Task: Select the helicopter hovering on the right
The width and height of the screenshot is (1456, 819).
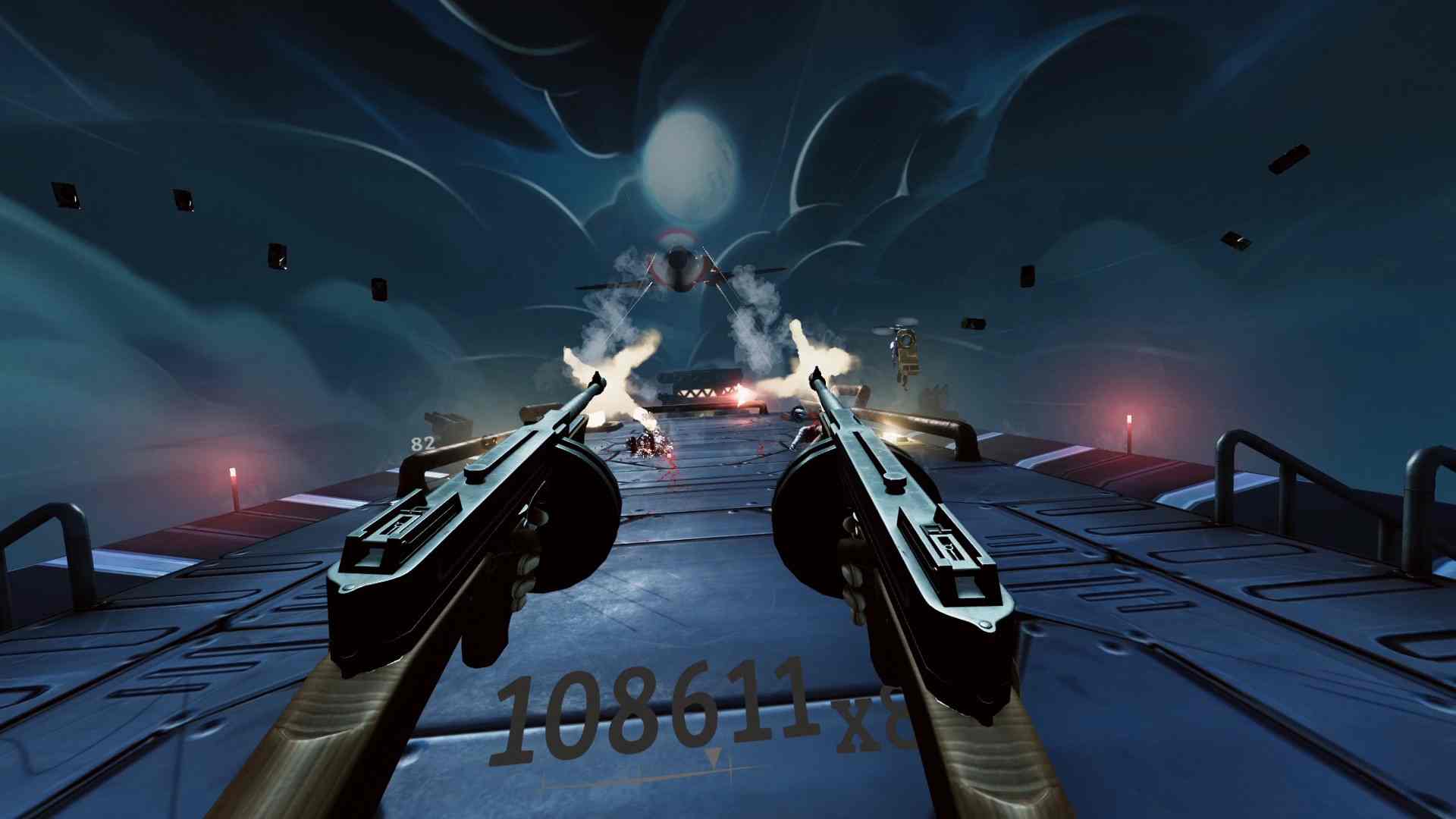Action: [905, 348]
